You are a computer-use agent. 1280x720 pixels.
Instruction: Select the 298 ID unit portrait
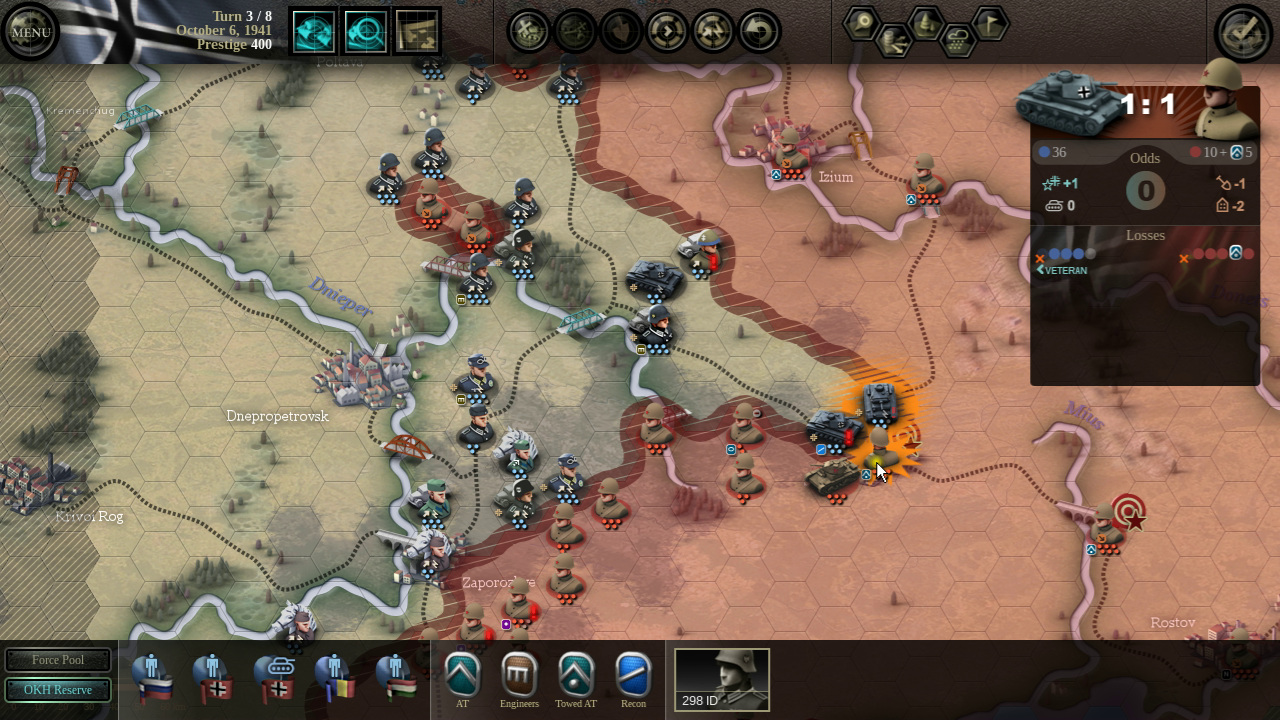[x=722, y=678]
